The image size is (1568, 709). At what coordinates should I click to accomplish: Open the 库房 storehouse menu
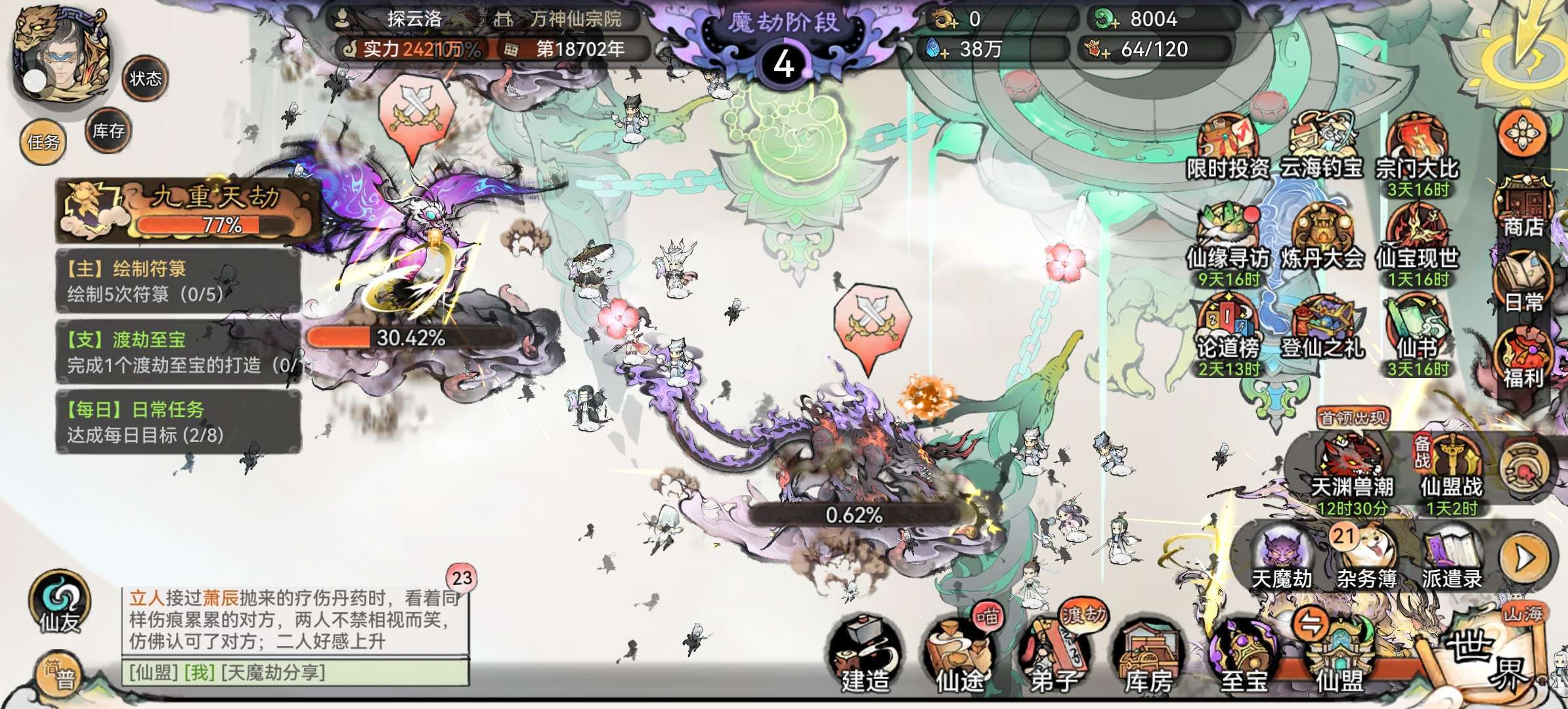point(1148,656)
